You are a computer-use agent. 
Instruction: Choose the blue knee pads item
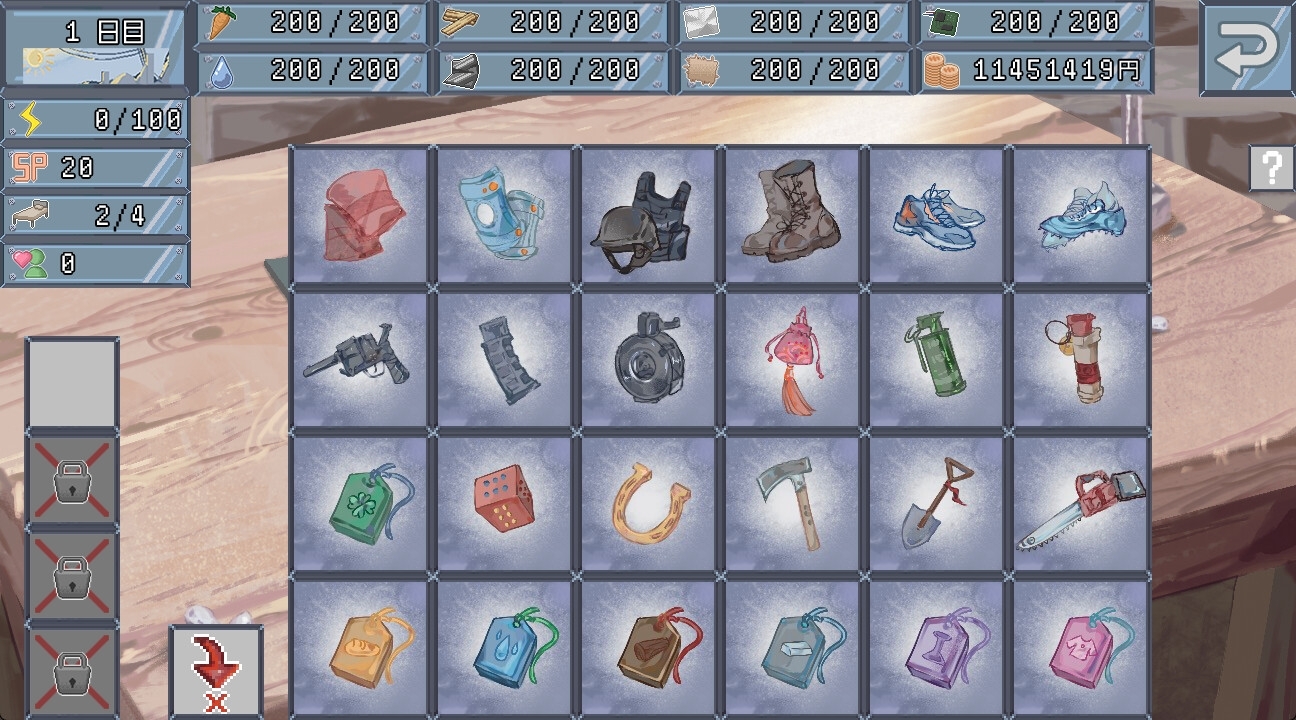(x=505, y=215)
